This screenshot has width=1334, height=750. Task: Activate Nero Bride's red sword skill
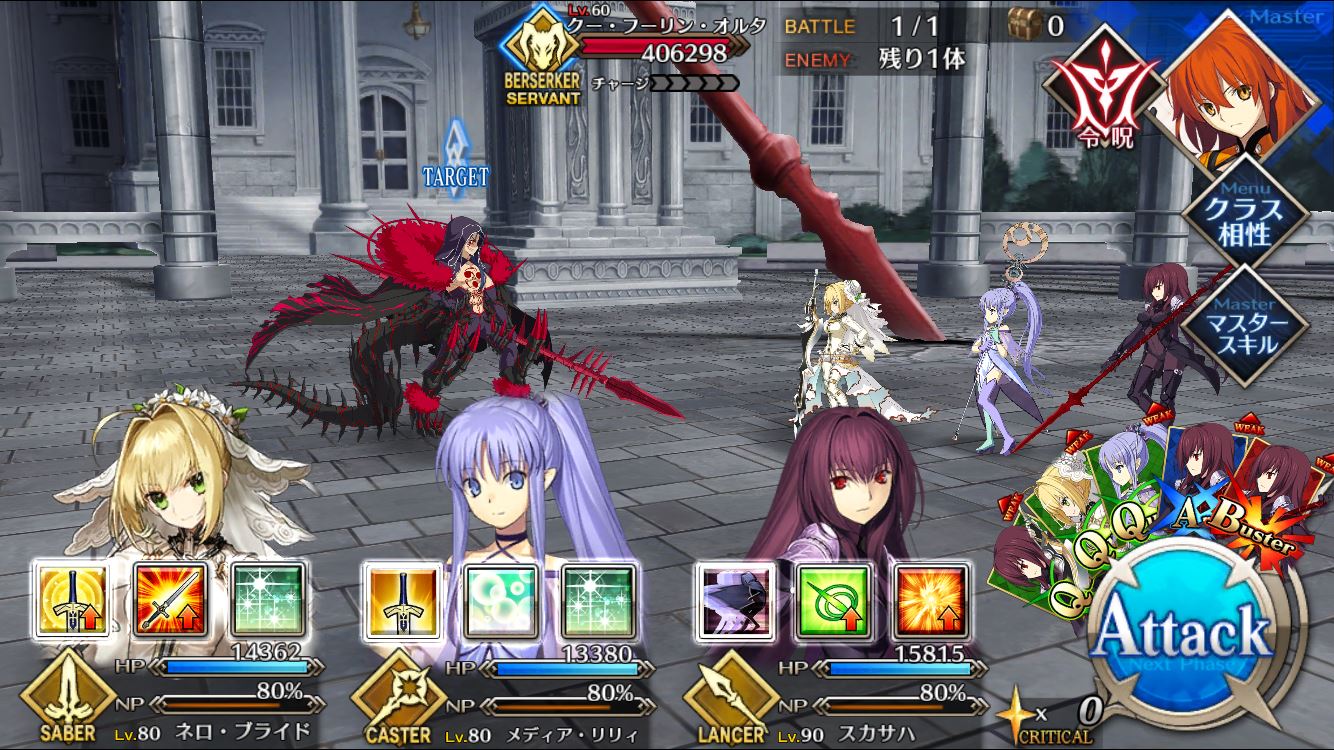(171, 600)
